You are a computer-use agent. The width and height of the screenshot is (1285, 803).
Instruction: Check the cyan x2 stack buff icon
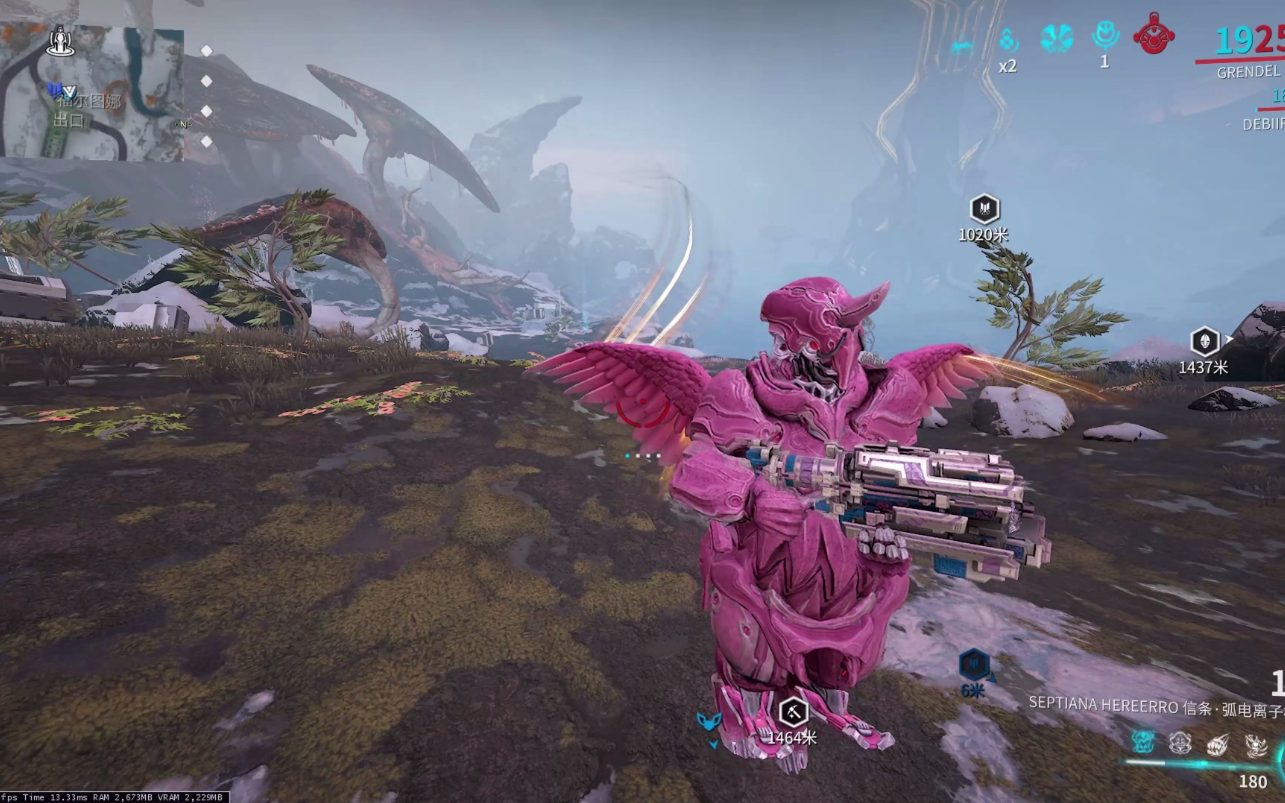1008,41
